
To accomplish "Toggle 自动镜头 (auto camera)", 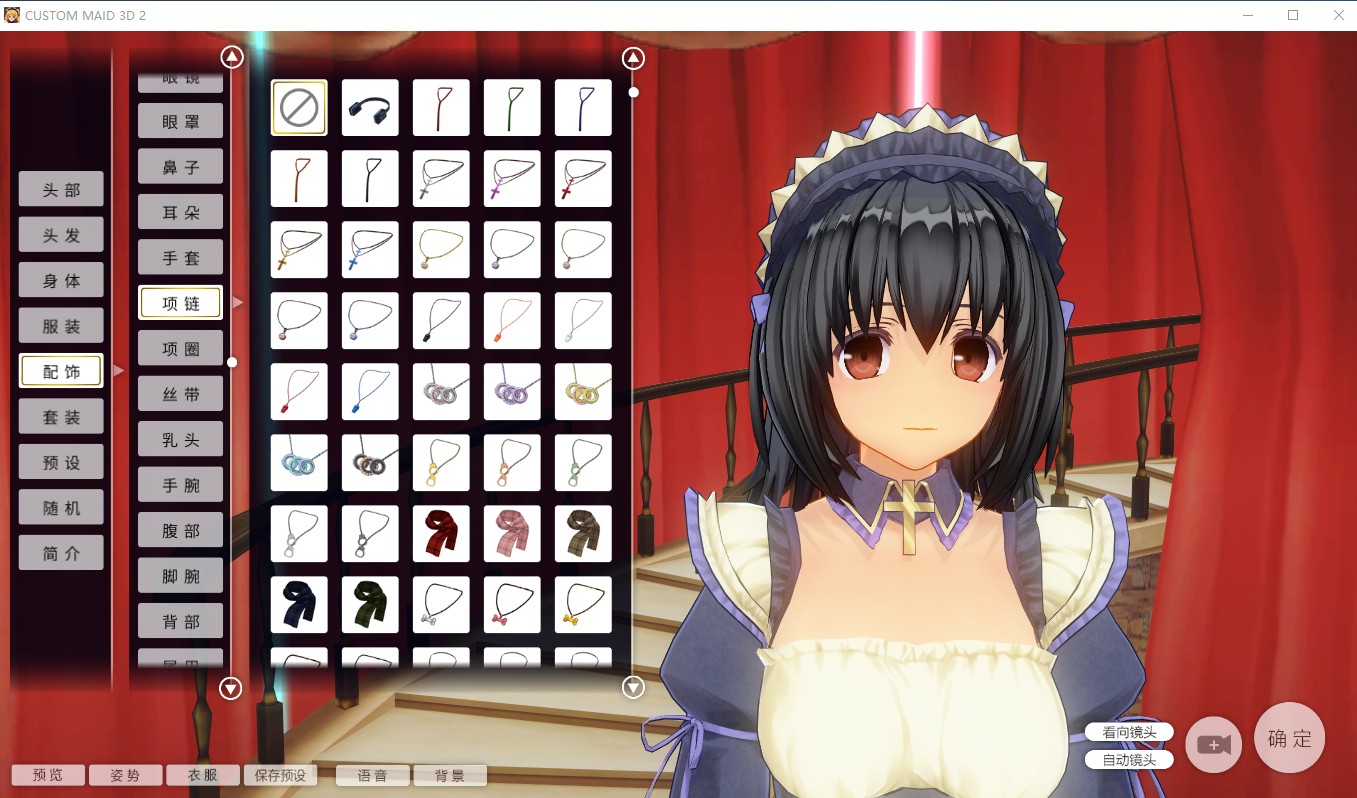I will click(1128, 759).
